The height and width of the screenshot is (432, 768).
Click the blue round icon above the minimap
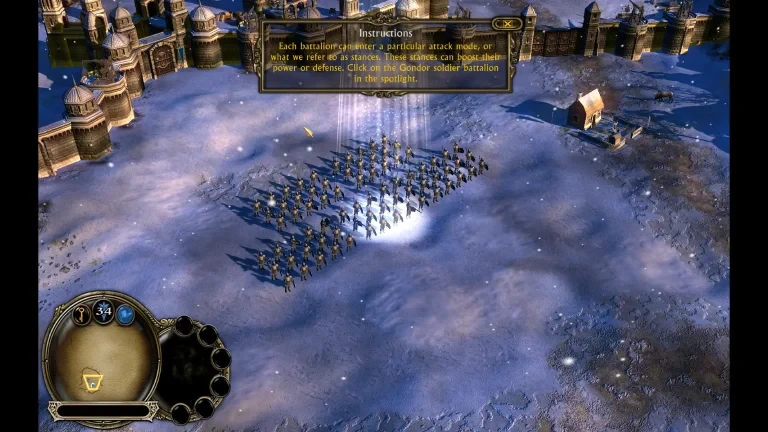(126, 315)
